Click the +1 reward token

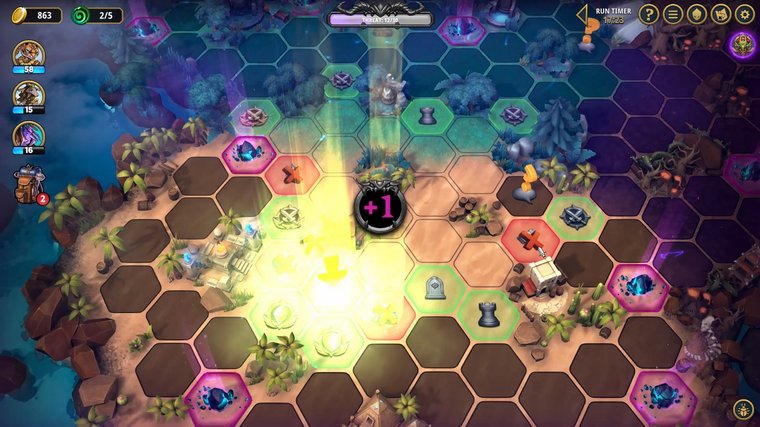(x=380, y=208)
